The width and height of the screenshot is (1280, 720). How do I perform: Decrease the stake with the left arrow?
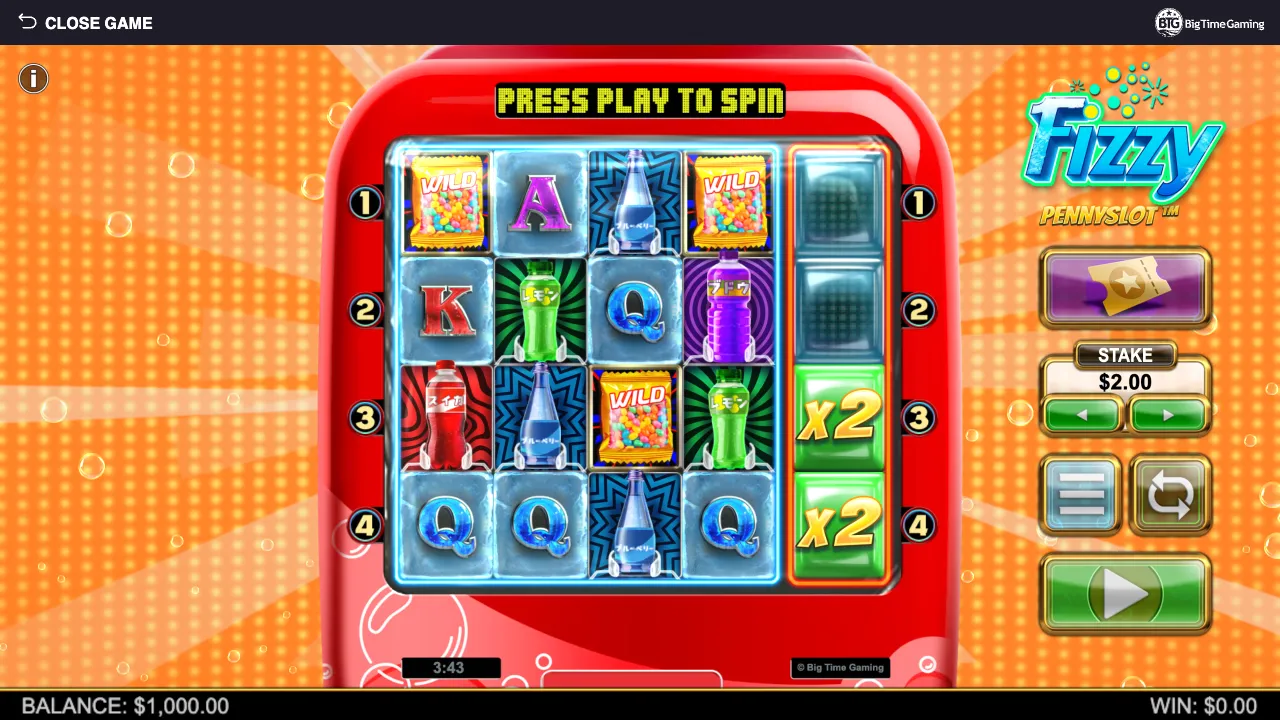(x=1083, y=414)
